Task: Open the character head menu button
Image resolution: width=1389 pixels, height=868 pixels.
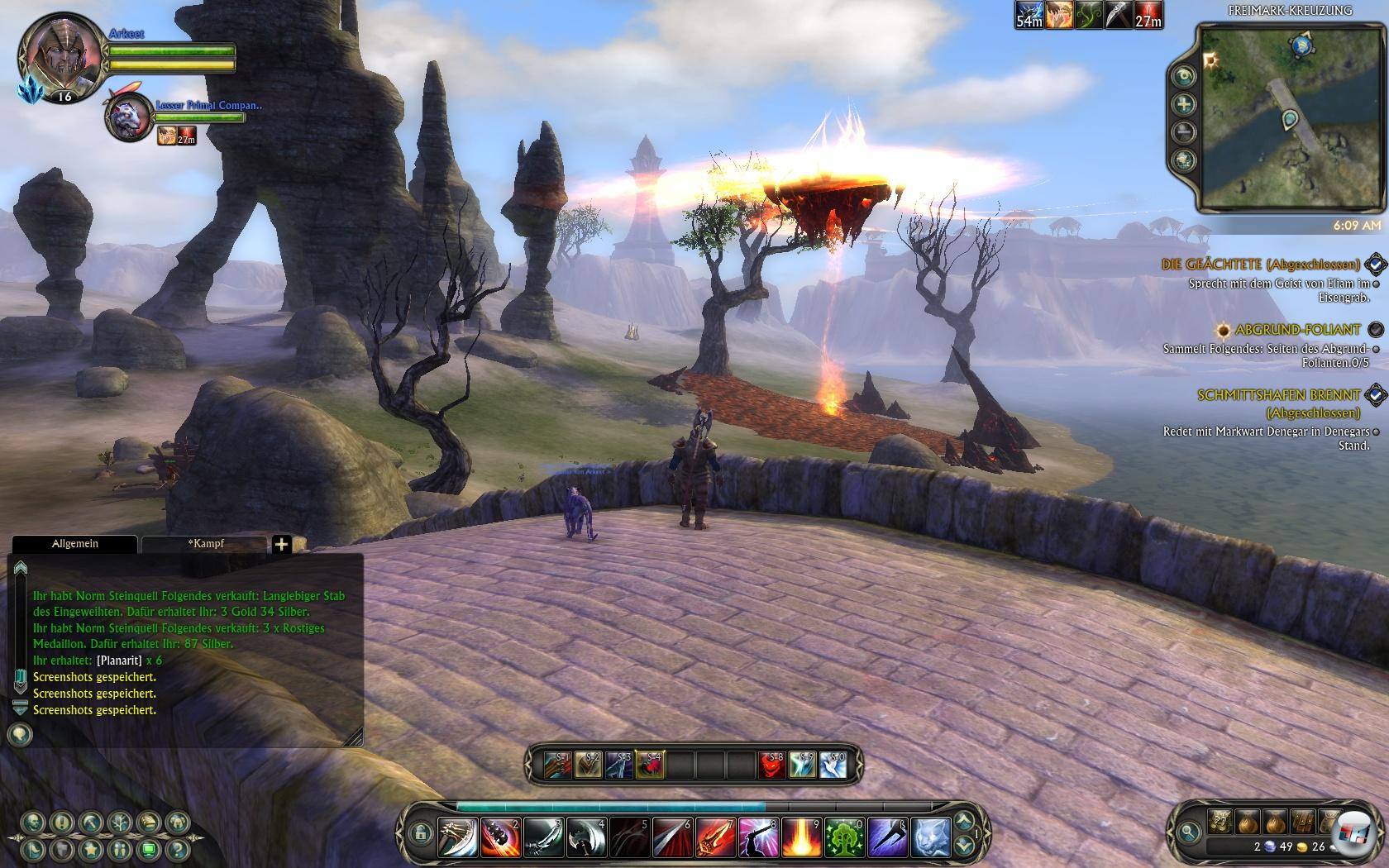Action: (33, 822)
